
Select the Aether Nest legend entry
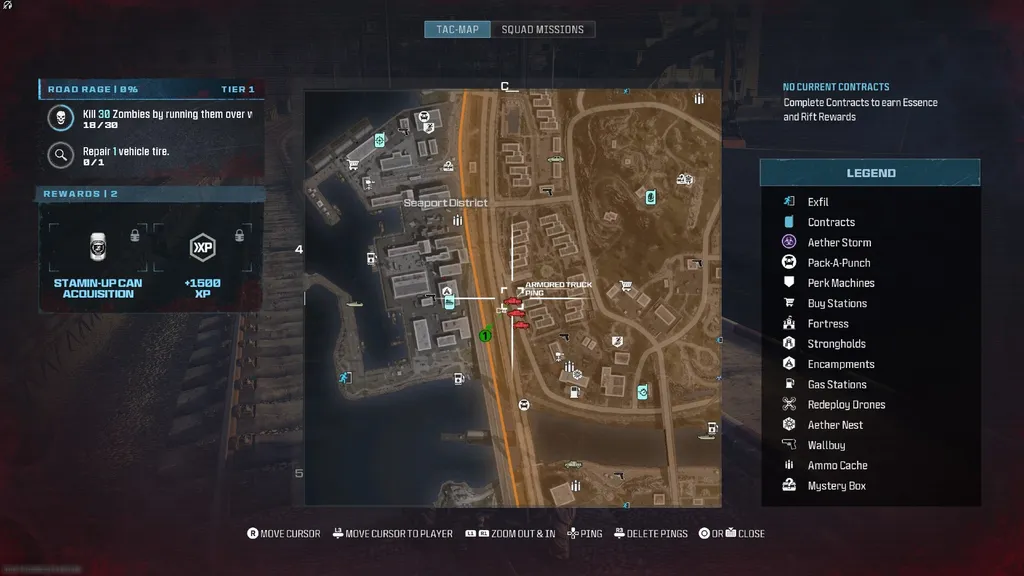pyautogui.click(x=835, y=425)
